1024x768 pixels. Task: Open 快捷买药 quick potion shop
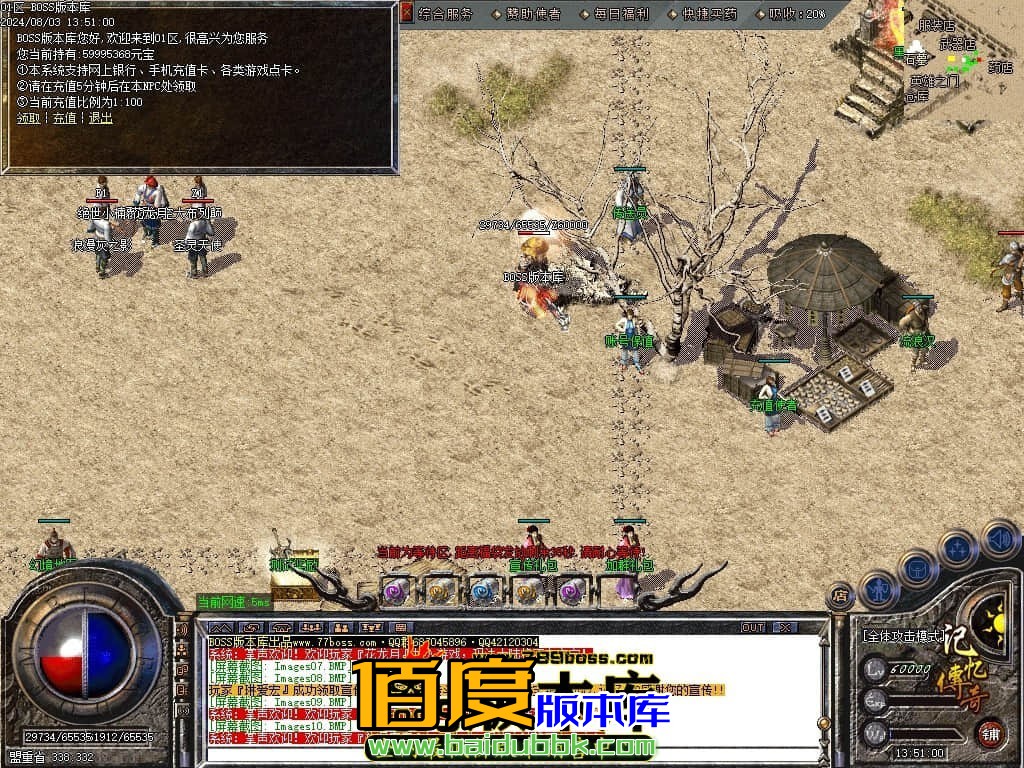[709, 14]
